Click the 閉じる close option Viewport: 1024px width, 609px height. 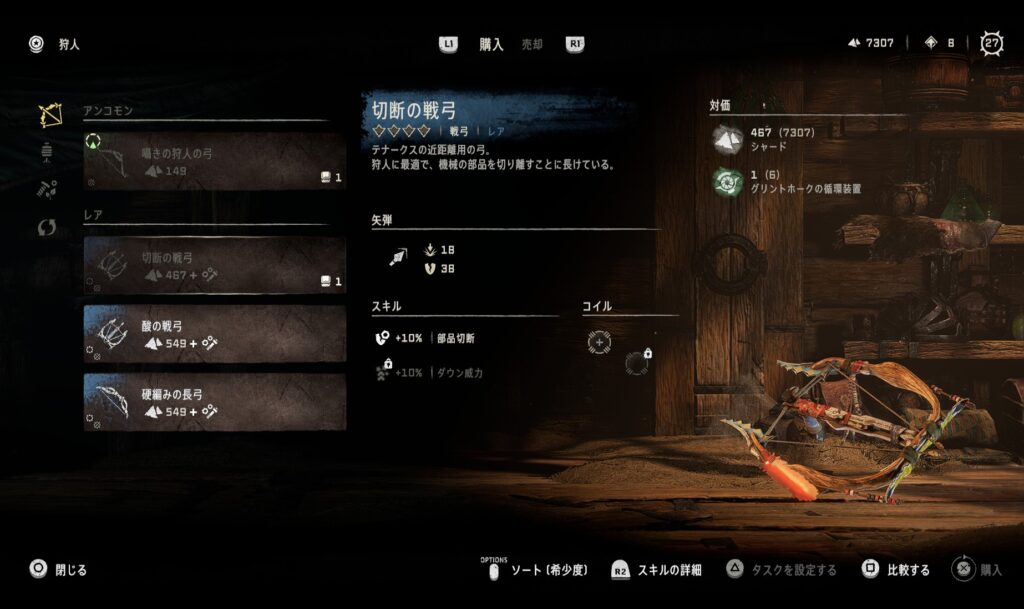[59, 570]
